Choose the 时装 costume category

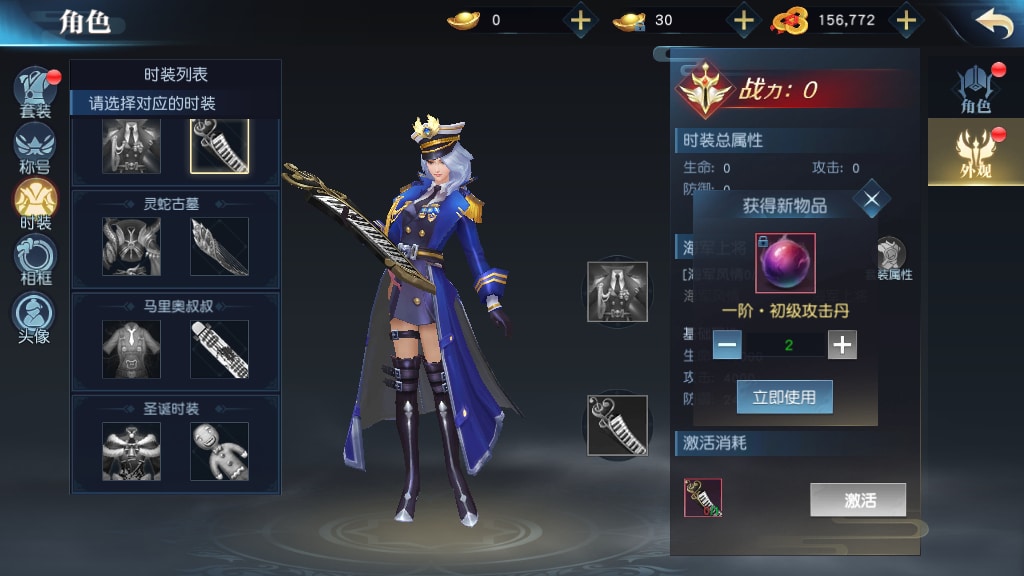(35, 204)
